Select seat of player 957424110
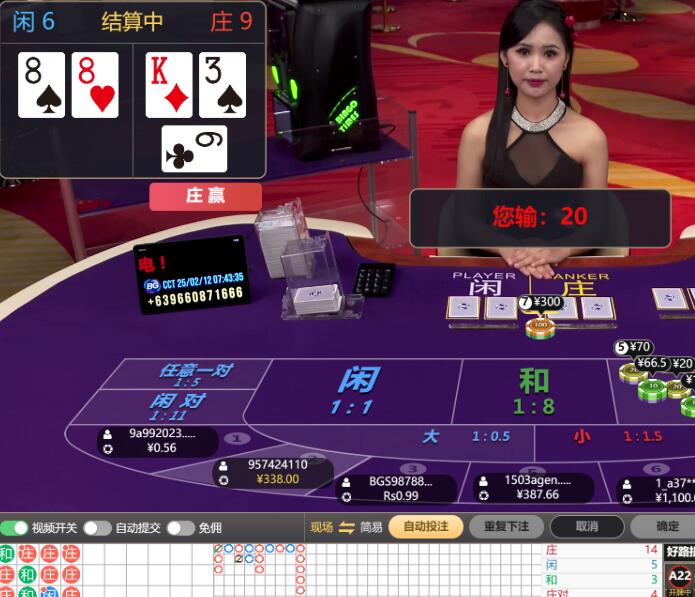695x597 pixels. point(277,472)
